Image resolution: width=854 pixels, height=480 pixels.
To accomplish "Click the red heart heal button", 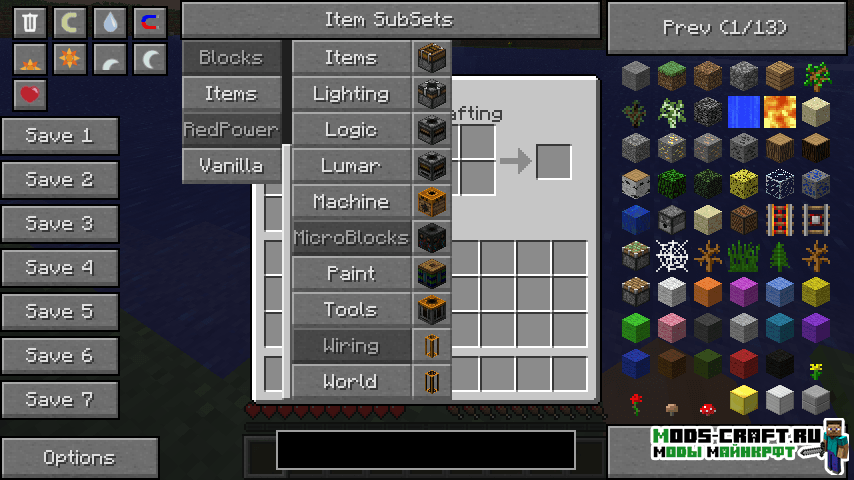I will pos(30,95).
